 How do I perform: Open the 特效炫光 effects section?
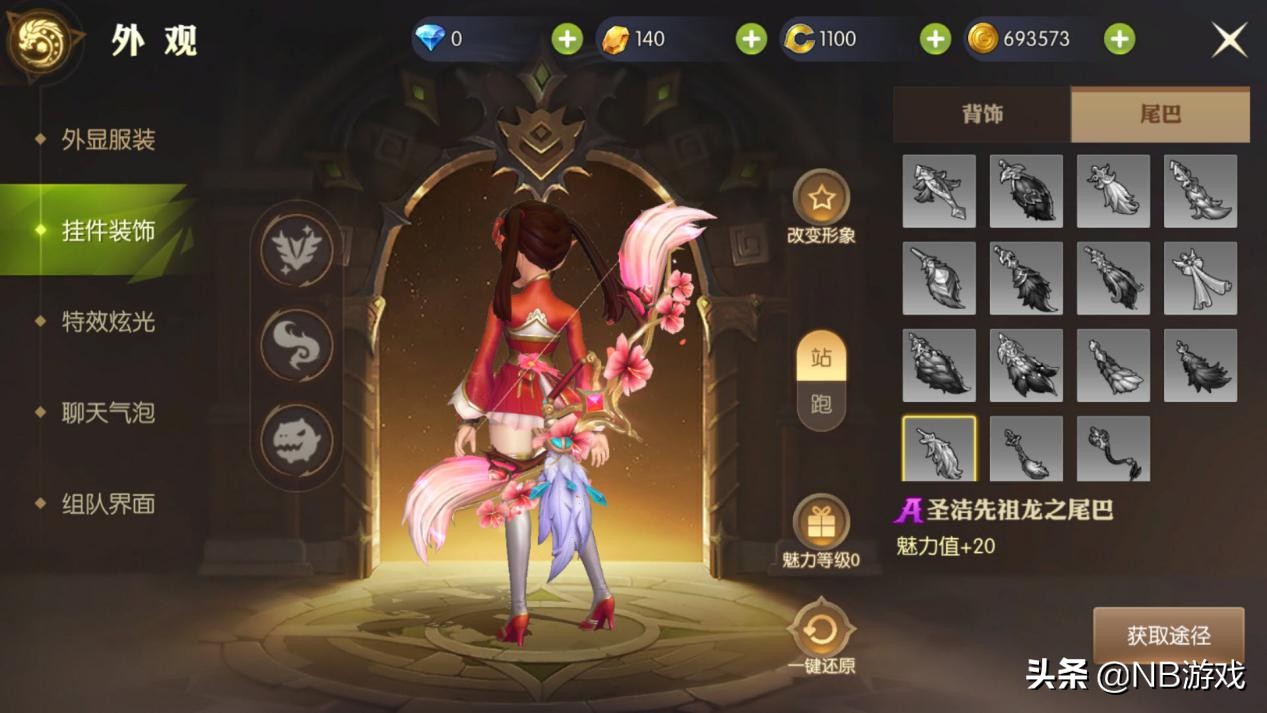(108, 322)
